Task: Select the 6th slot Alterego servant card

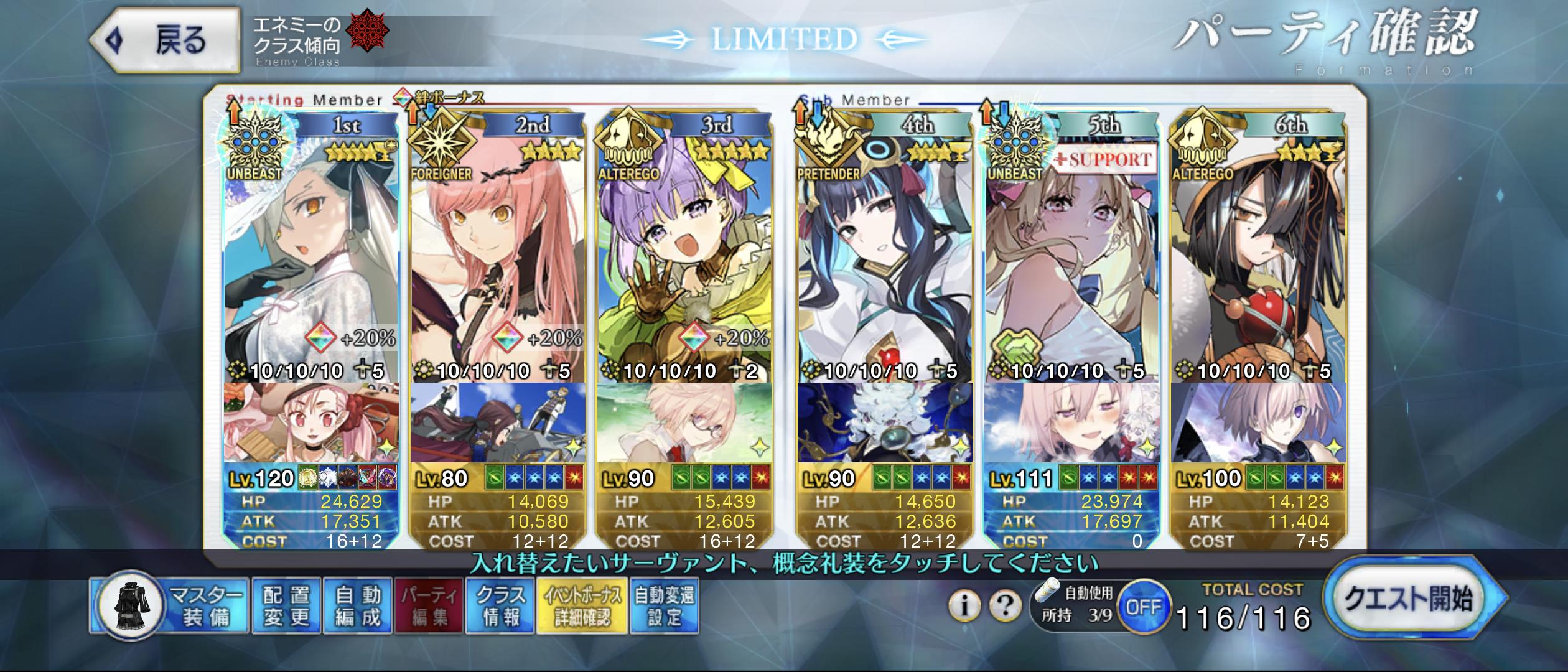Action: tap(1258, 249)
